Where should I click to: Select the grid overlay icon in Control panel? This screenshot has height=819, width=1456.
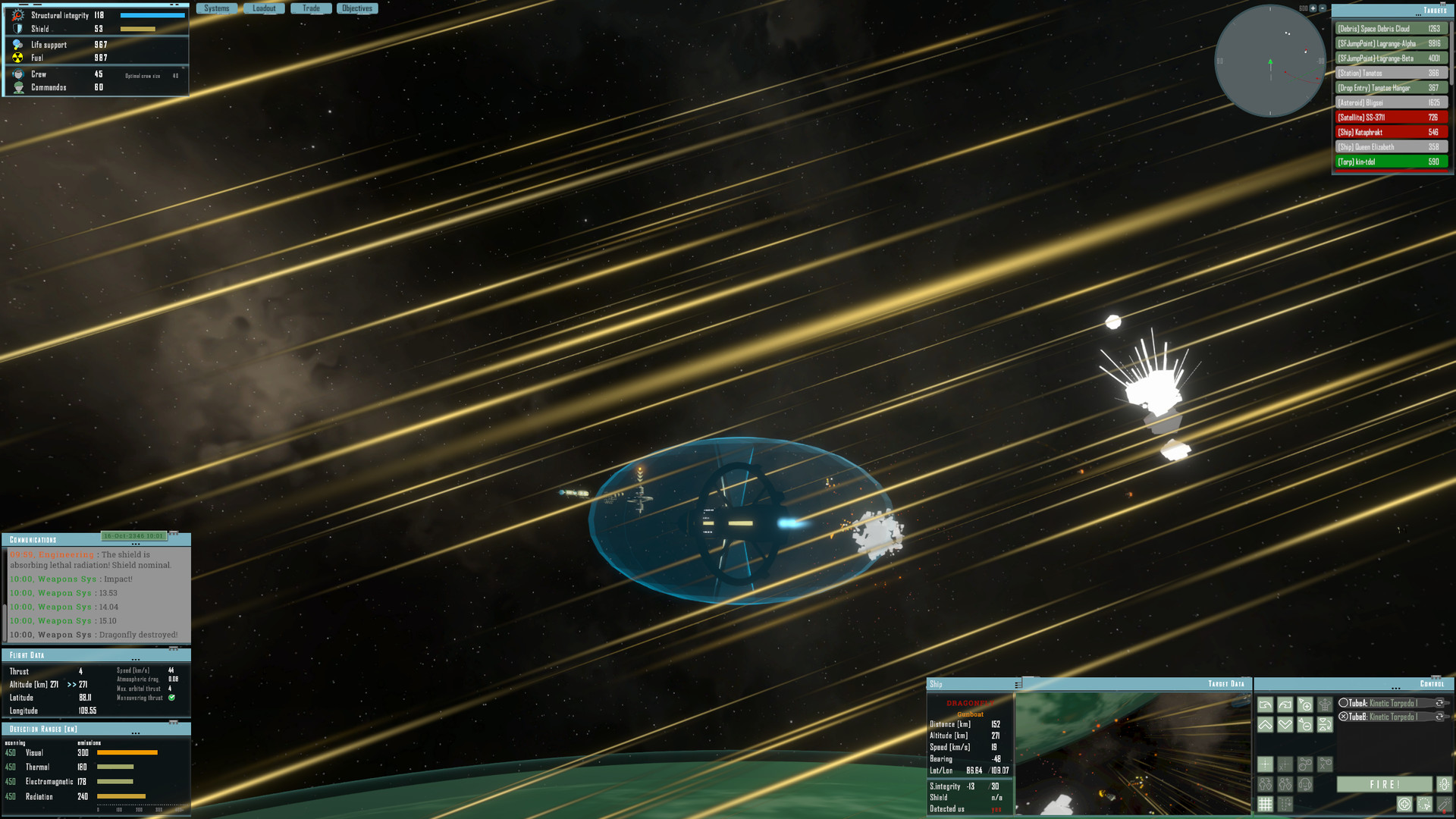[1266, 803]
